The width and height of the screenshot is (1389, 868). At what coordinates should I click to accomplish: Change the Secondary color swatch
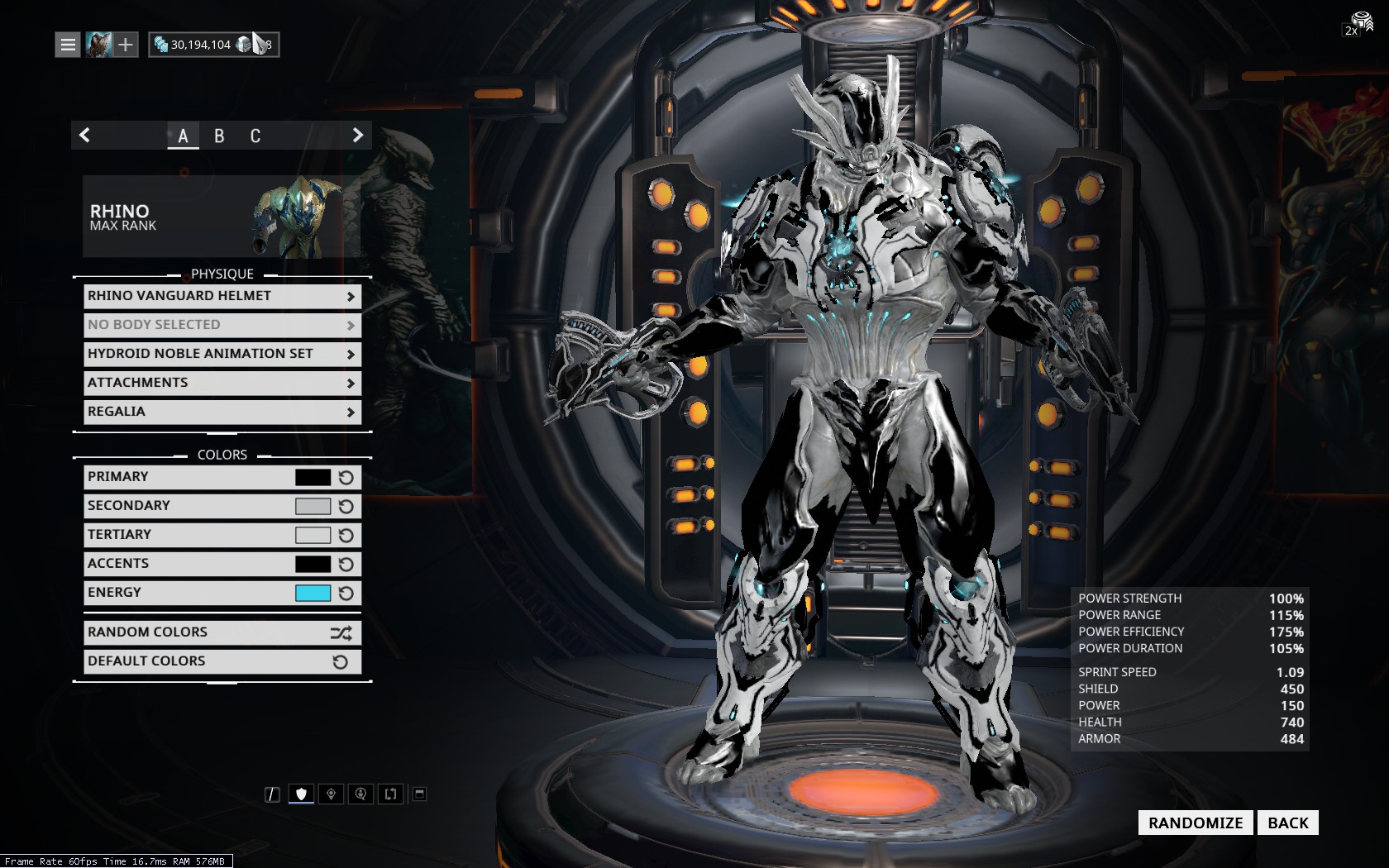point(313,506)
